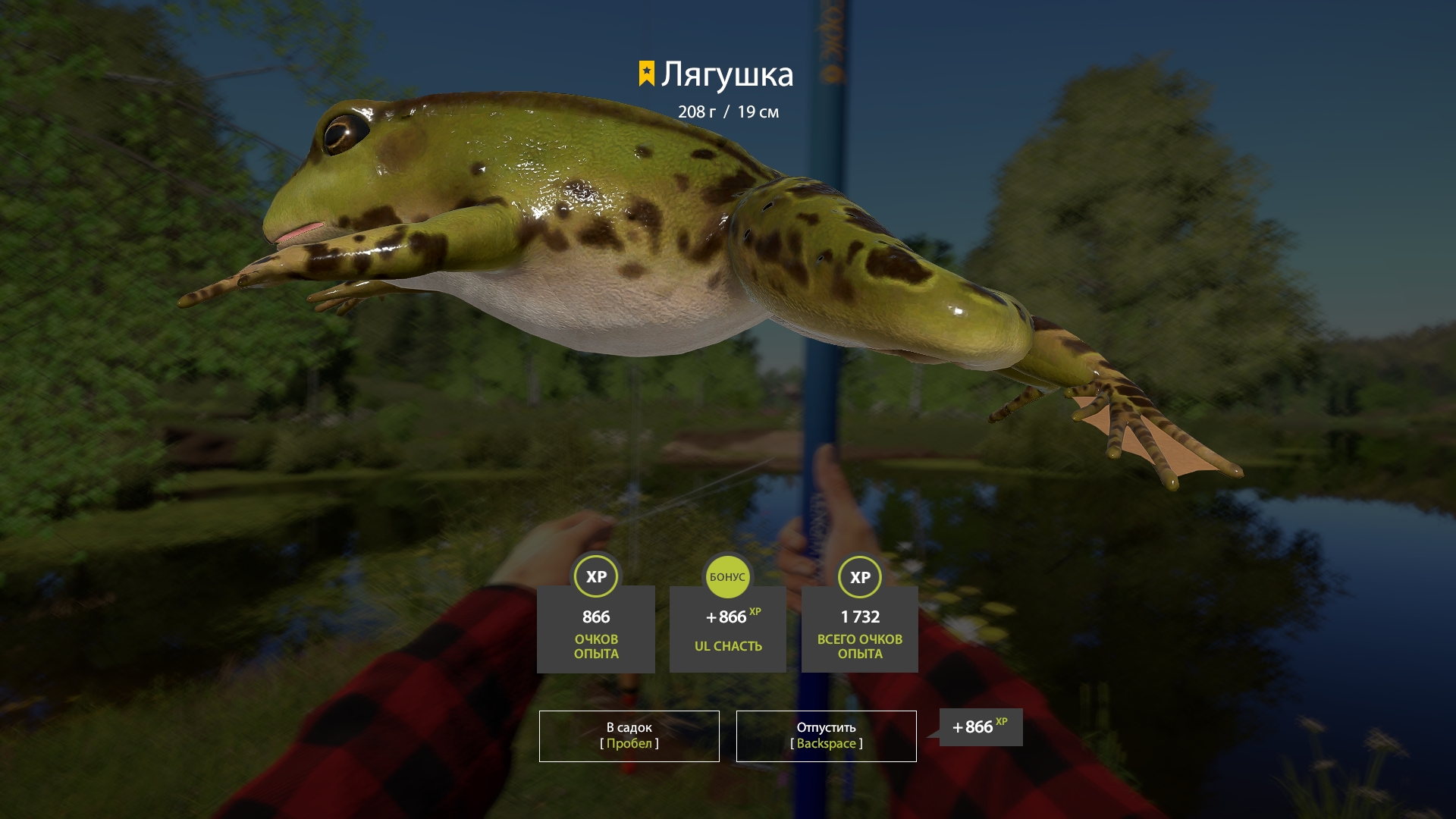1456x819 pixels.
Task: Put the frog in the keepnet (В садок)
Action: tap(629, 736)
